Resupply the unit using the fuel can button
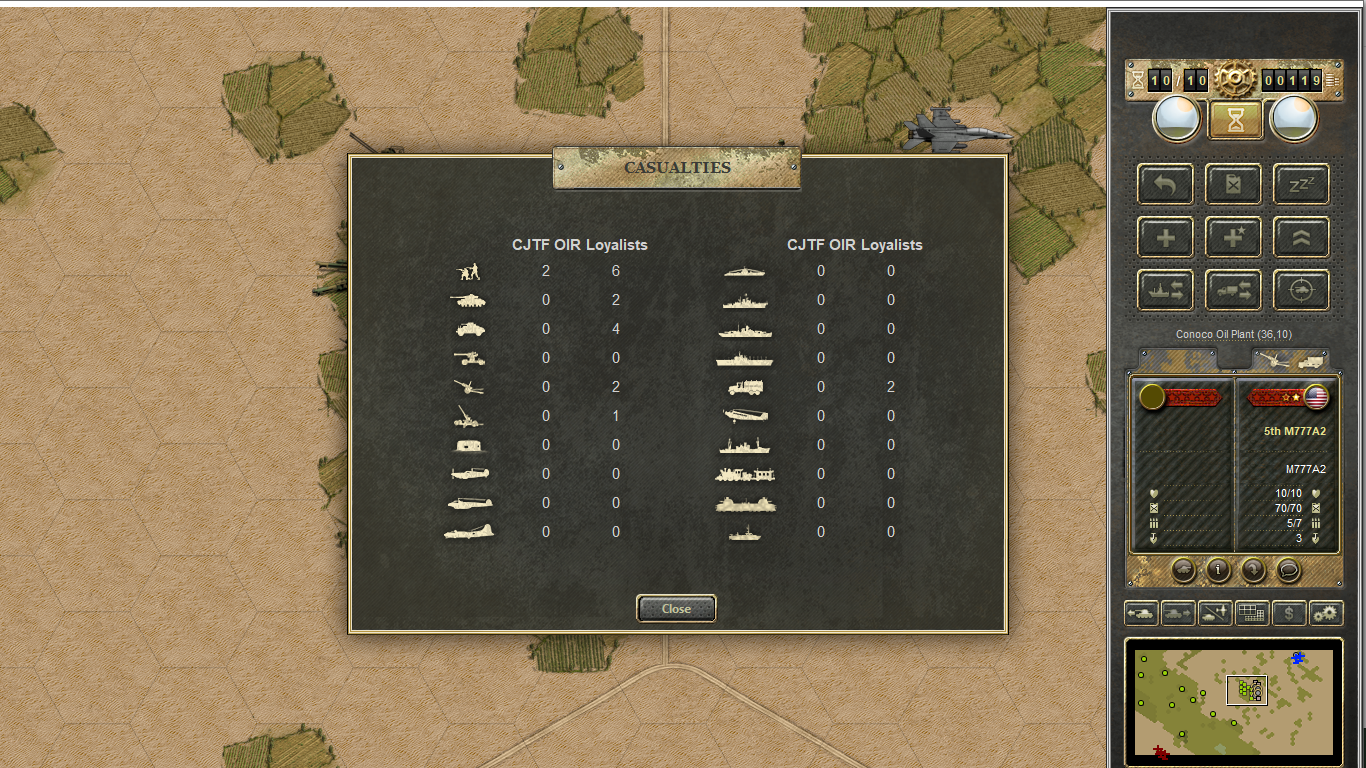Screen dimensions: 1366x768 pos(1233,184)
